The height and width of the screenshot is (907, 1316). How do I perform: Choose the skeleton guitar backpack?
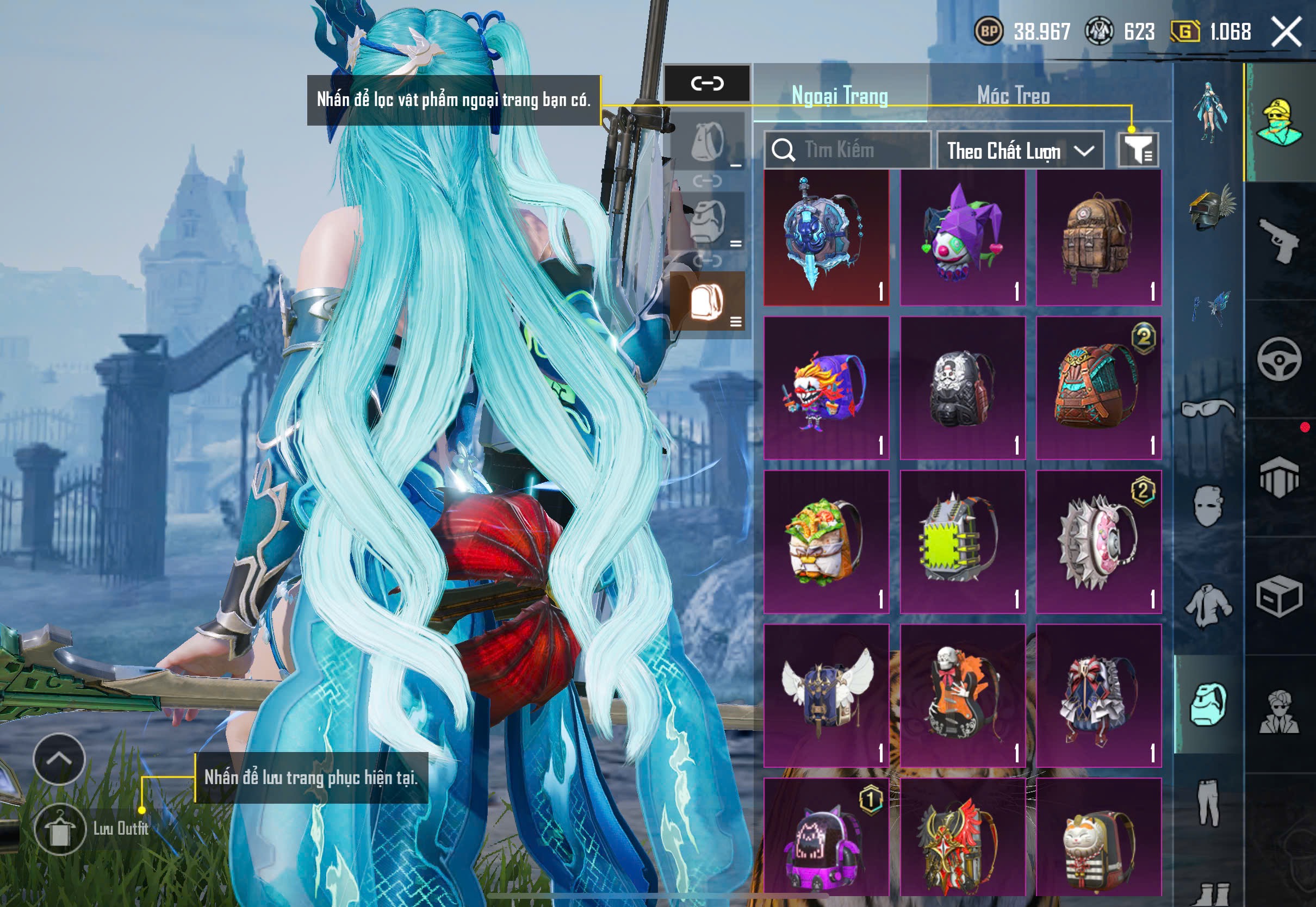pos(962,695)
